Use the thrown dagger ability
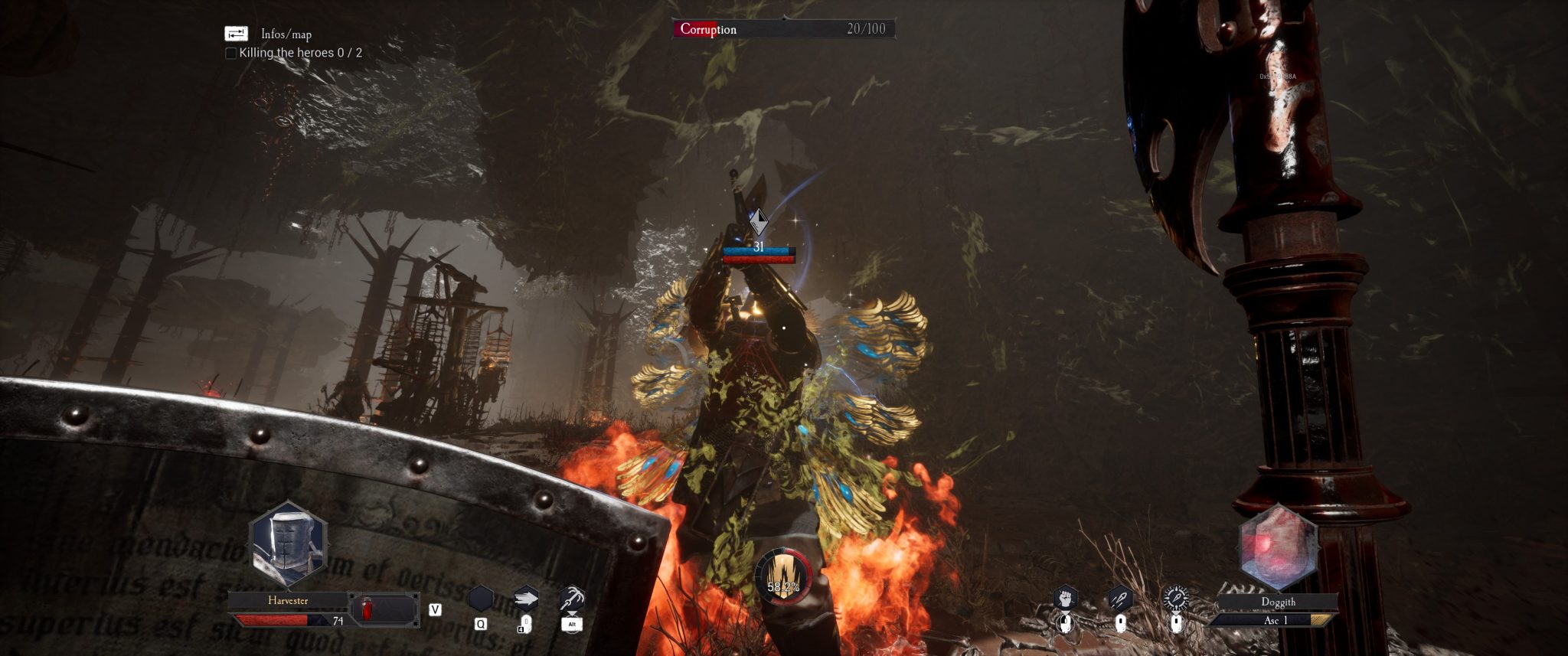 pos(1120,598)
